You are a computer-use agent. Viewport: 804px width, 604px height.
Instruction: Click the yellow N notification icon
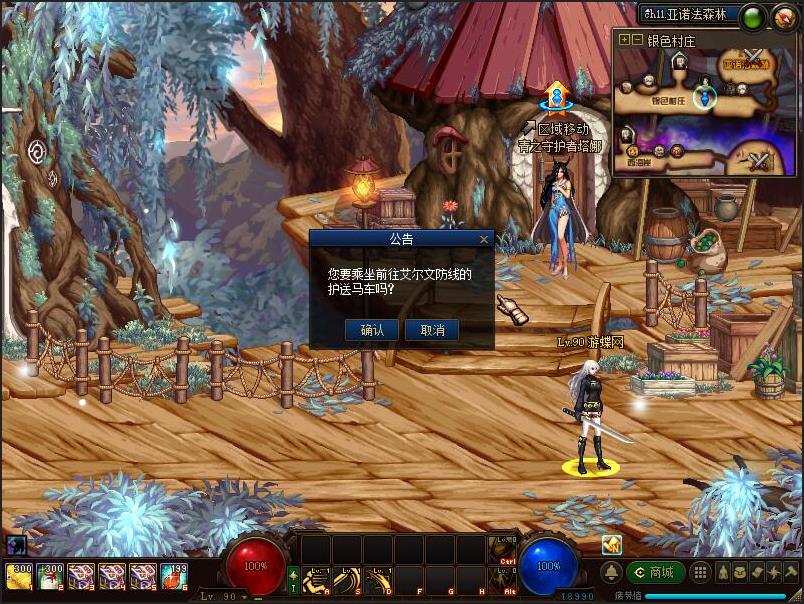click(x=611, y=545)
